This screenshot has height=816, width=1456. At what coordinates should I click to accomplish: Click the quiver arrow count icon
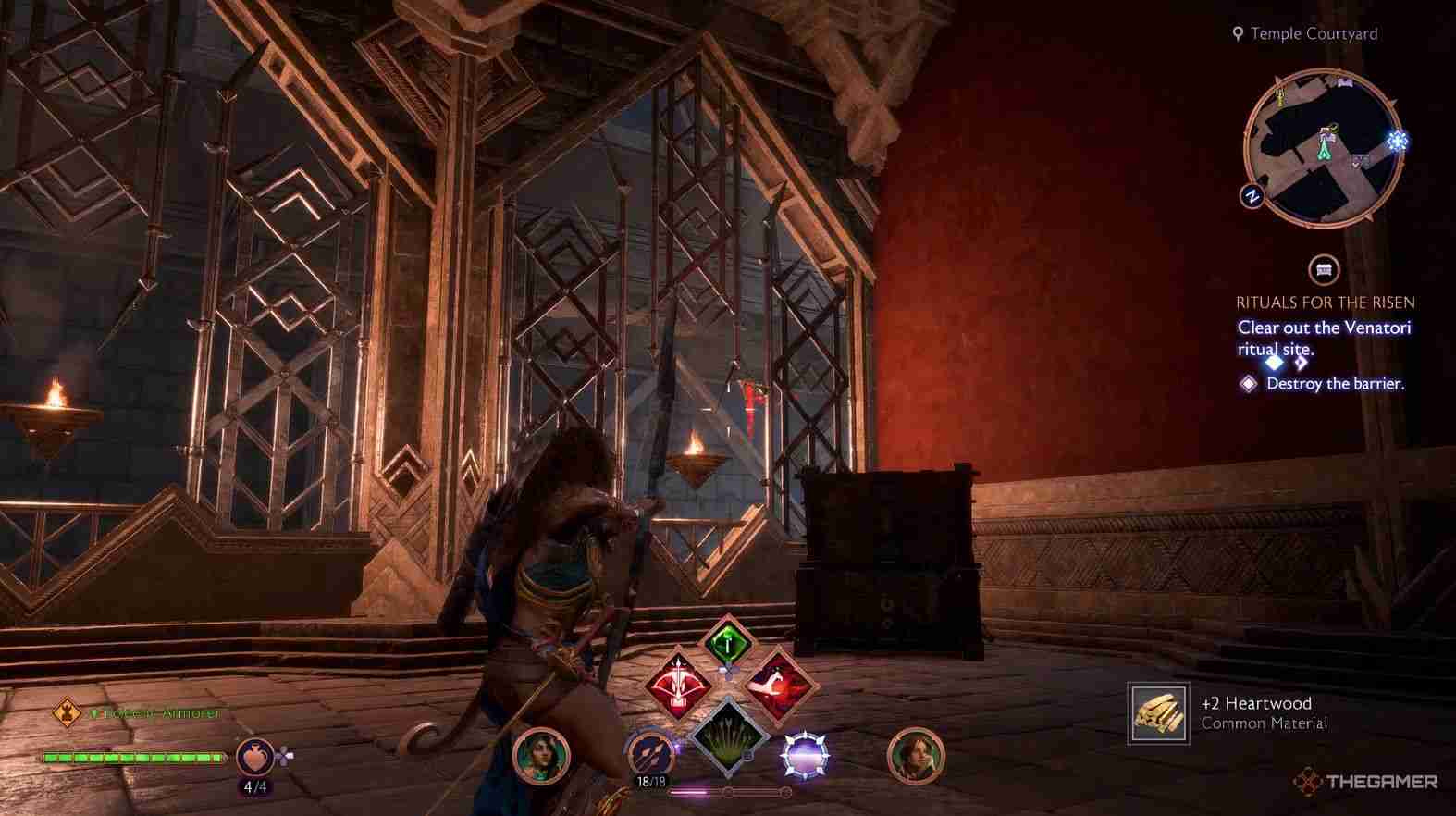tap(649, 755)
